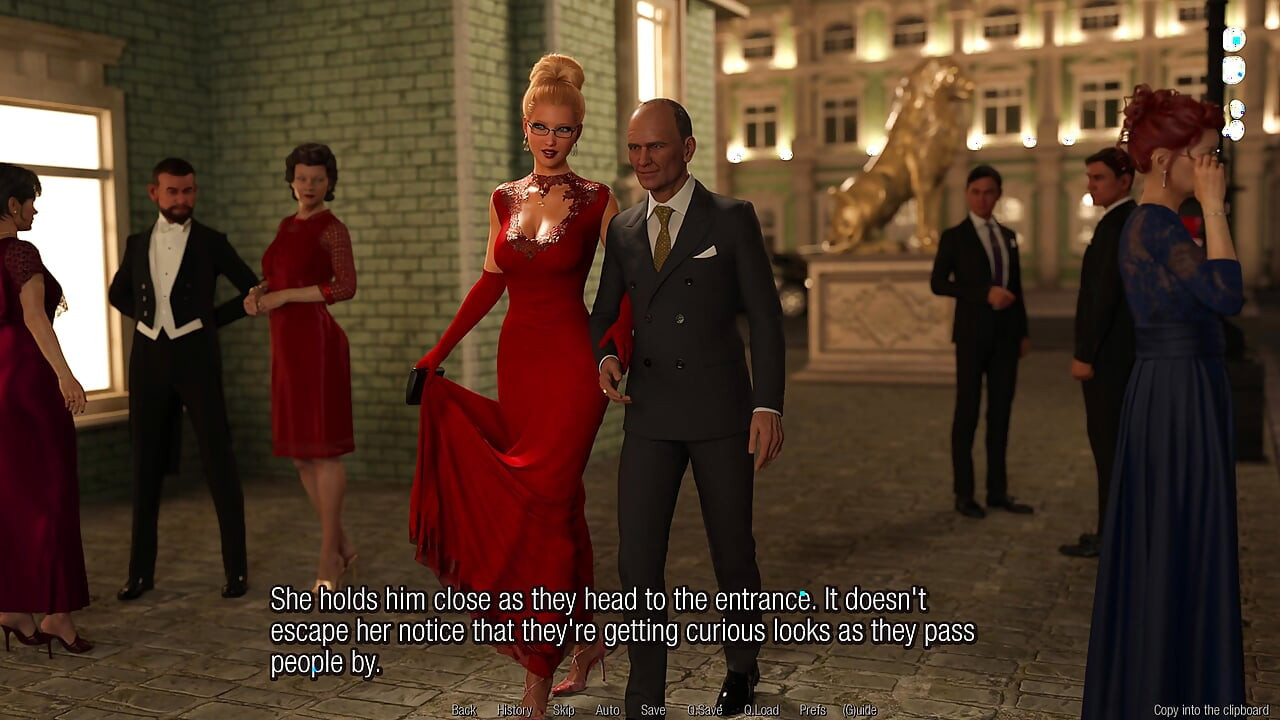Open the Prefs preferences screen
The width and height of the screenshot is (1280, 720).
pos(812,709)
